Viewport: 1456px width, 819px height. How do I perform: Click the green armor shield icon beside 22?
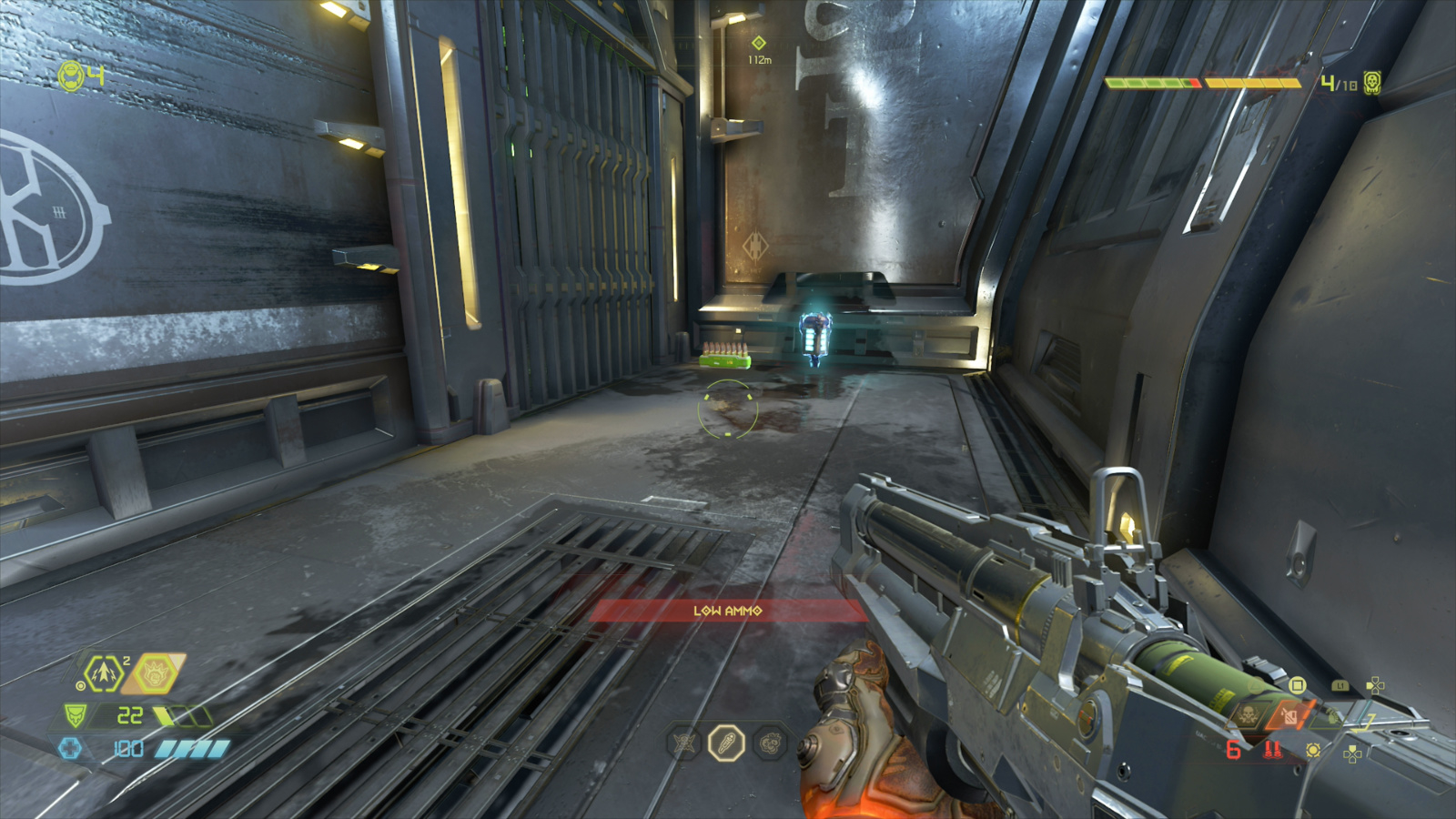[76, 716]
